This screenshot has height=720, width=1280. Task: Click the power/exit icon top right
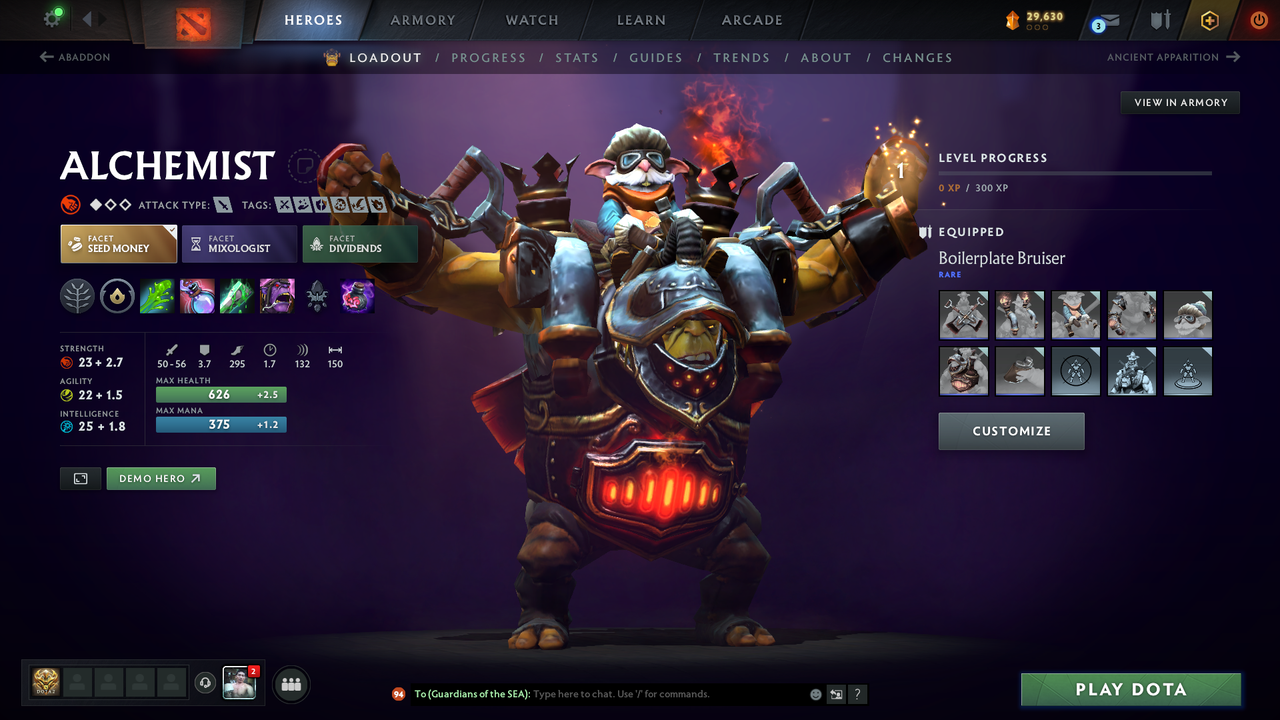(x=1258, y=20)
